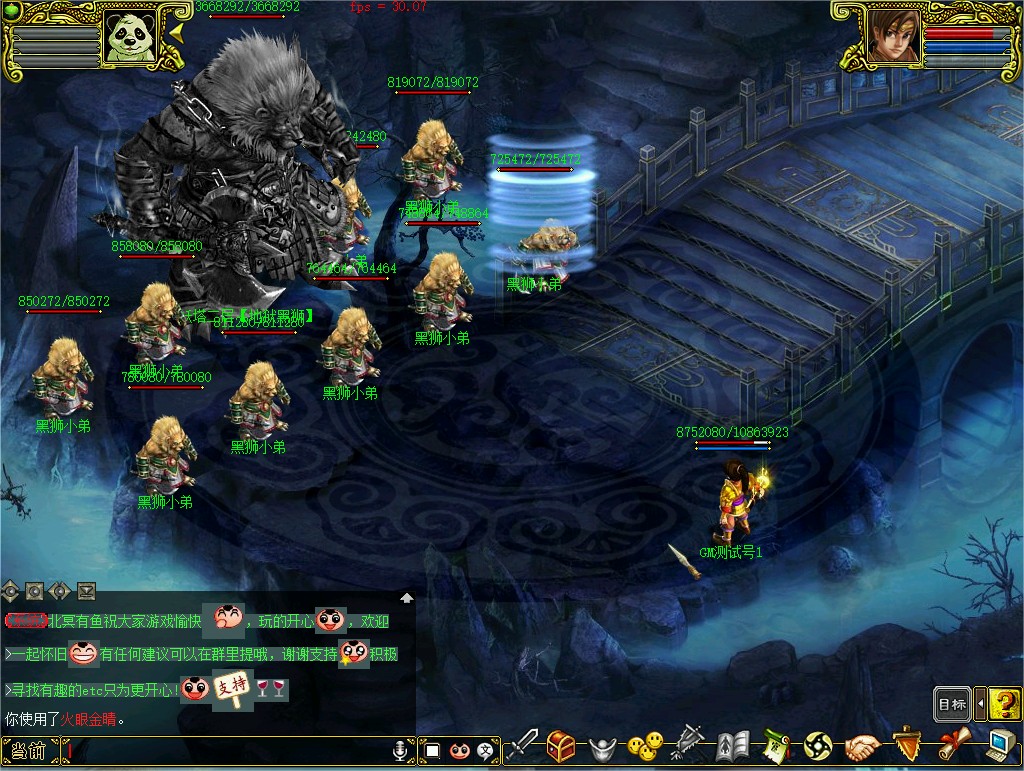Viewport: 1024px width, 771px height.
Task: Open the rolled scroll with red ribbon
Action: [x=951, y=746]
